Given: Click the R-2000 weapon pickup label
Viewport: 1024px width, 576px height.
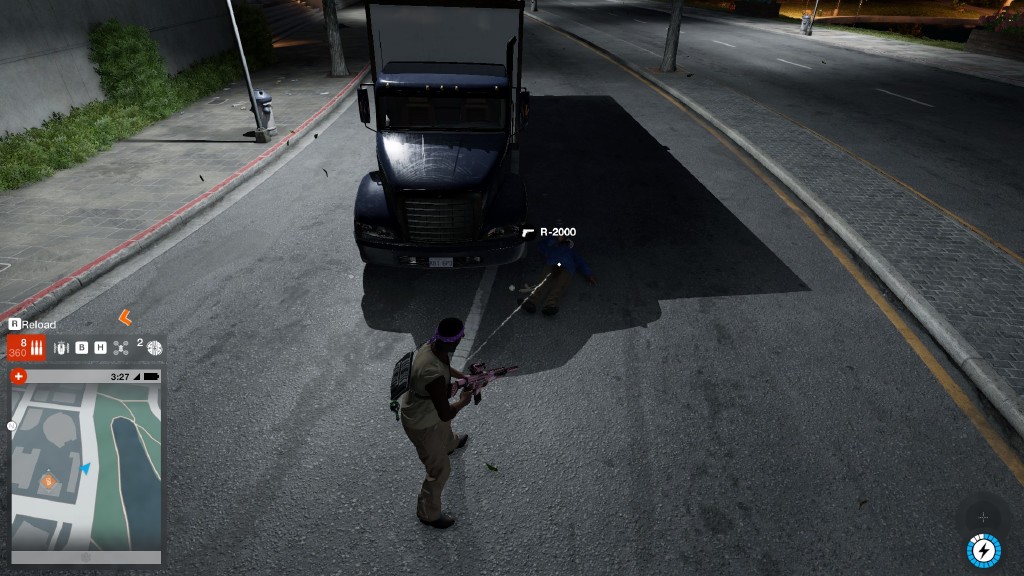Looking at the screenshot, I should coord(557,232).
